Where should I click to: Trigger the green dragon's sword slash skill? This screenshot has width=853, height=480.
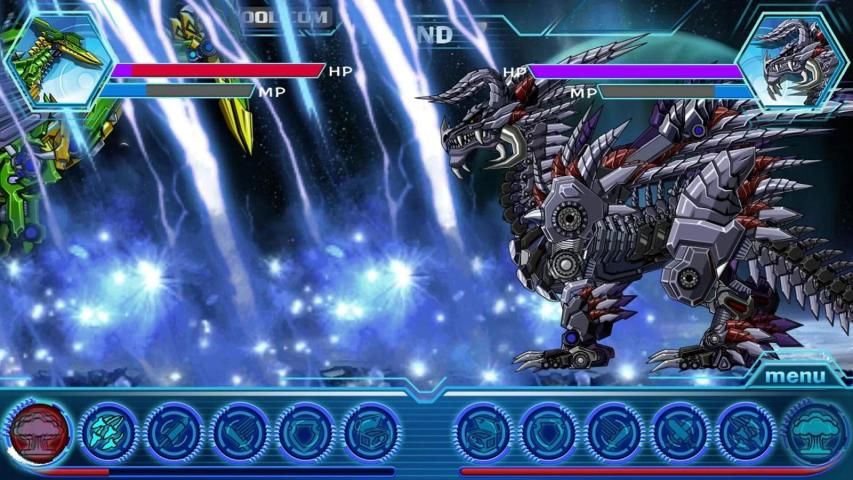click(x=240, y=432)
